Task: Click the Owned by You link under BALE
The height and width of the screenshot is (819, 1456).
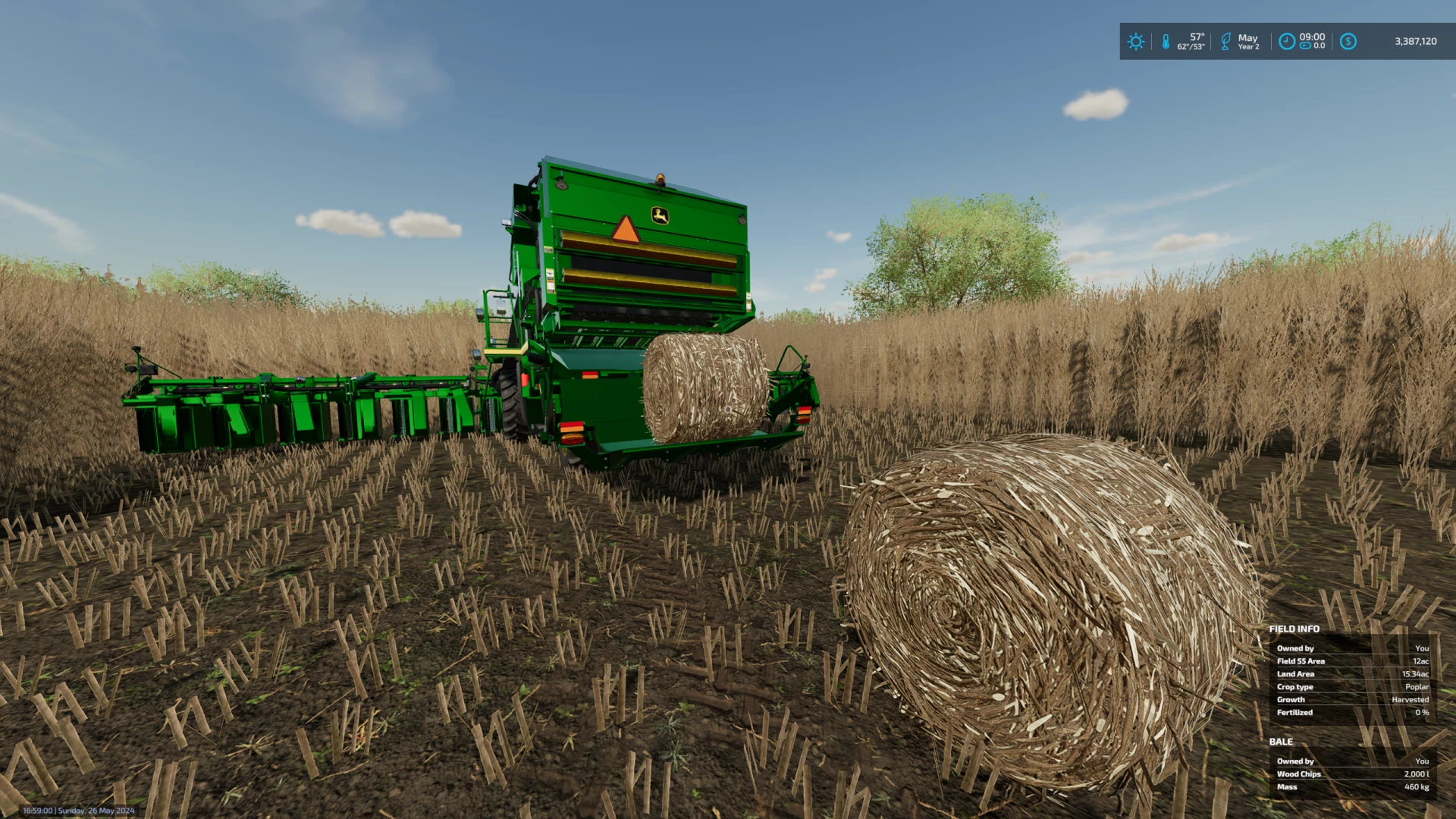Action: pos(1352,761)
